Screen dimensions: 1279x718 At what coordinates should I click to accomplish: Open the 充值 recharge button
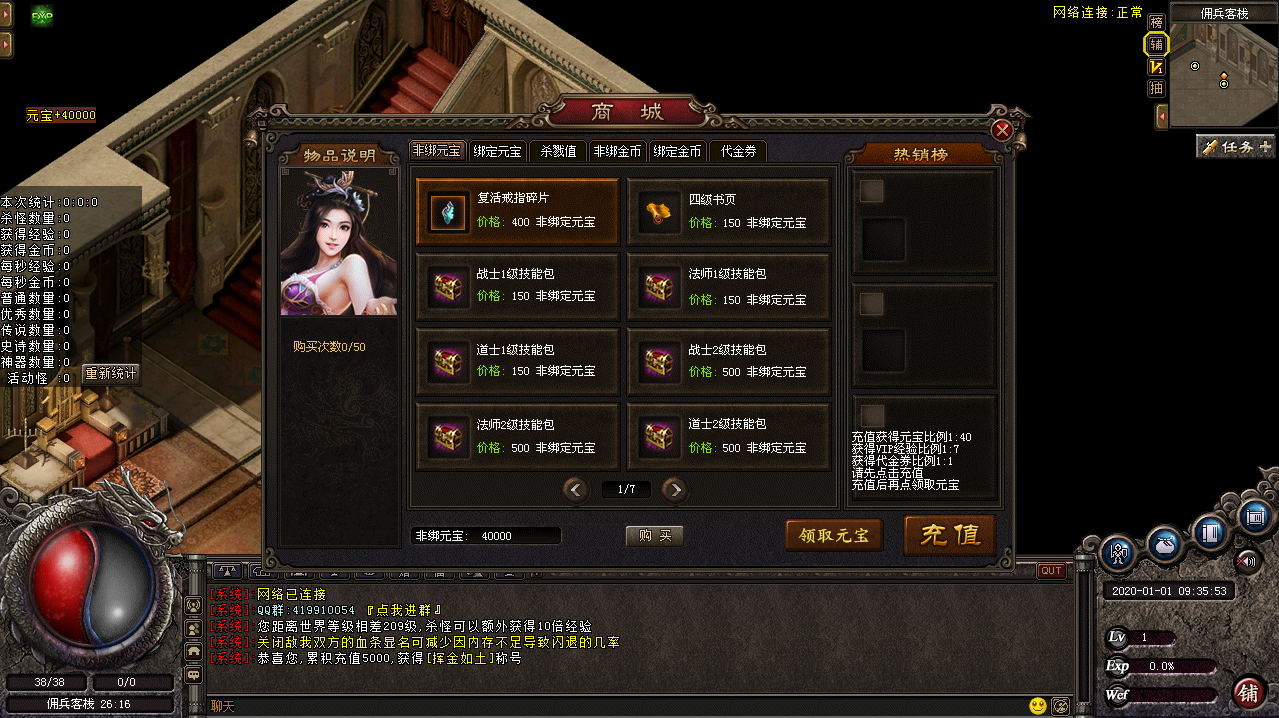click(x=949, y=535)
